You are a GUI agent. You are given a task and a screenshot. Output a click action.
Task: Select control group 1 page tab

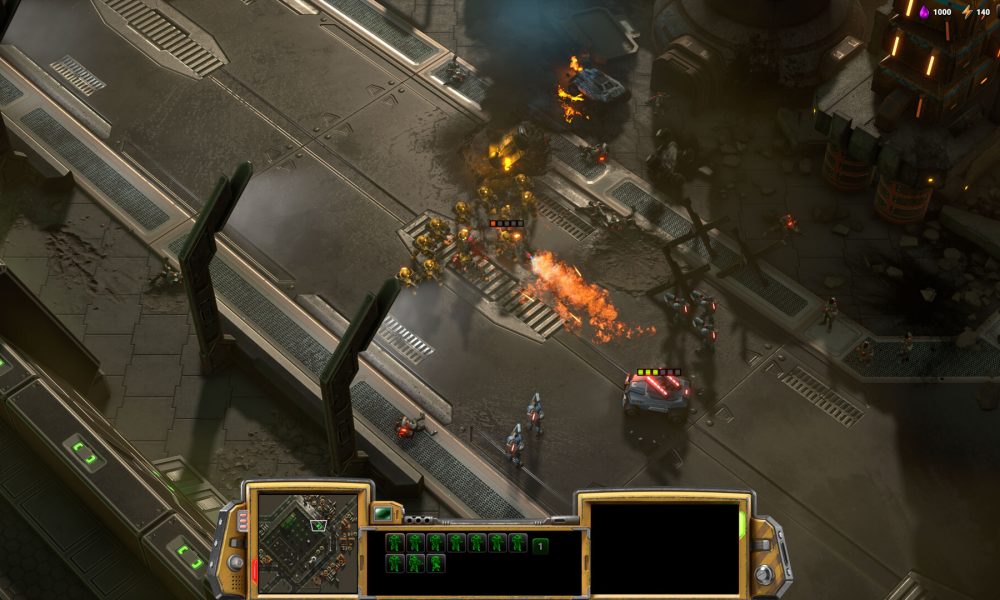click(540, 545)
